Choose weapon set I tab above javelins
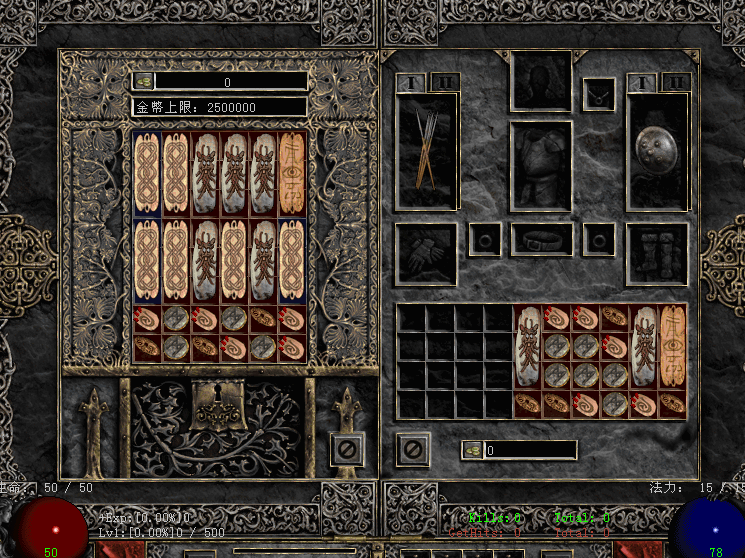 pos(411,82)
